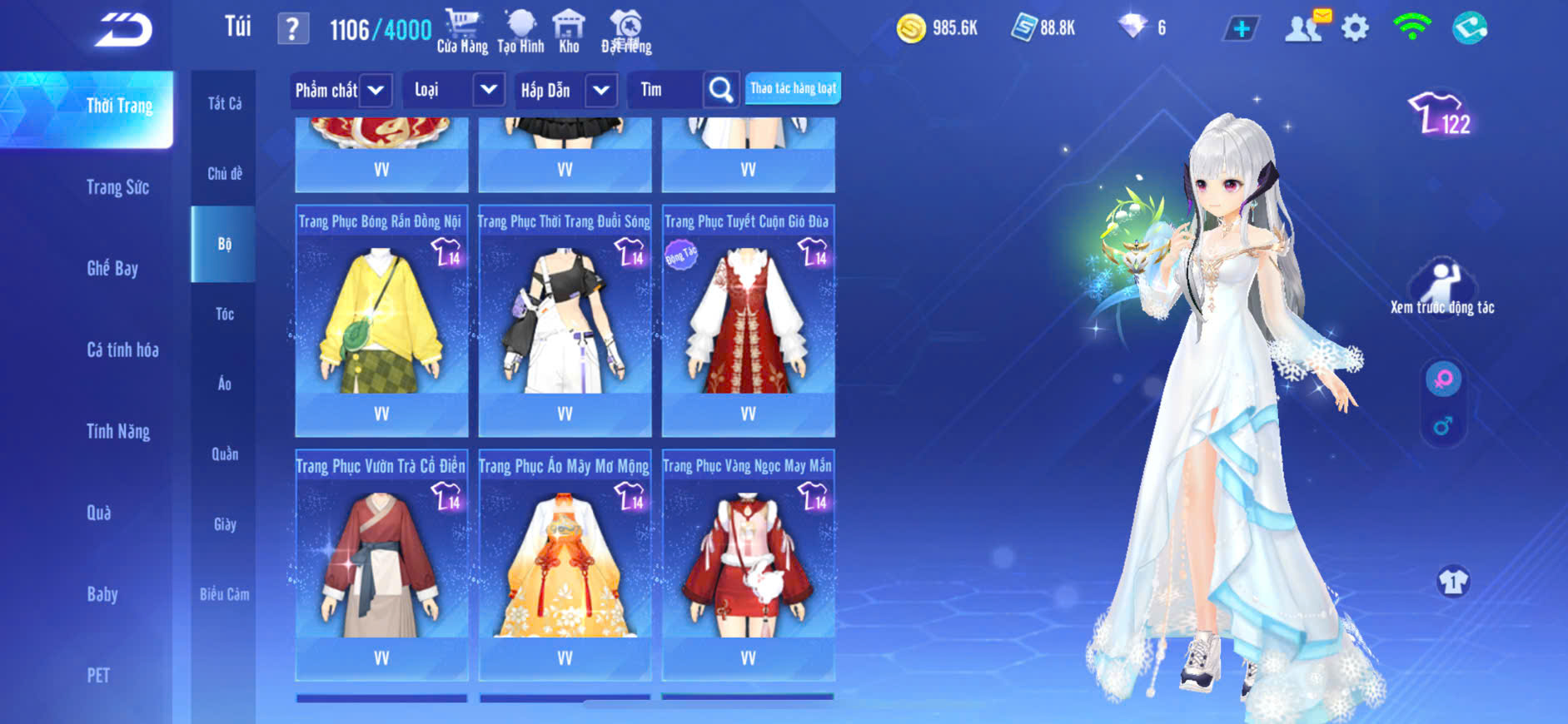Click Xem trước động tác preview
This screenshot has width=1568, height=724.
click(1441, 288)
